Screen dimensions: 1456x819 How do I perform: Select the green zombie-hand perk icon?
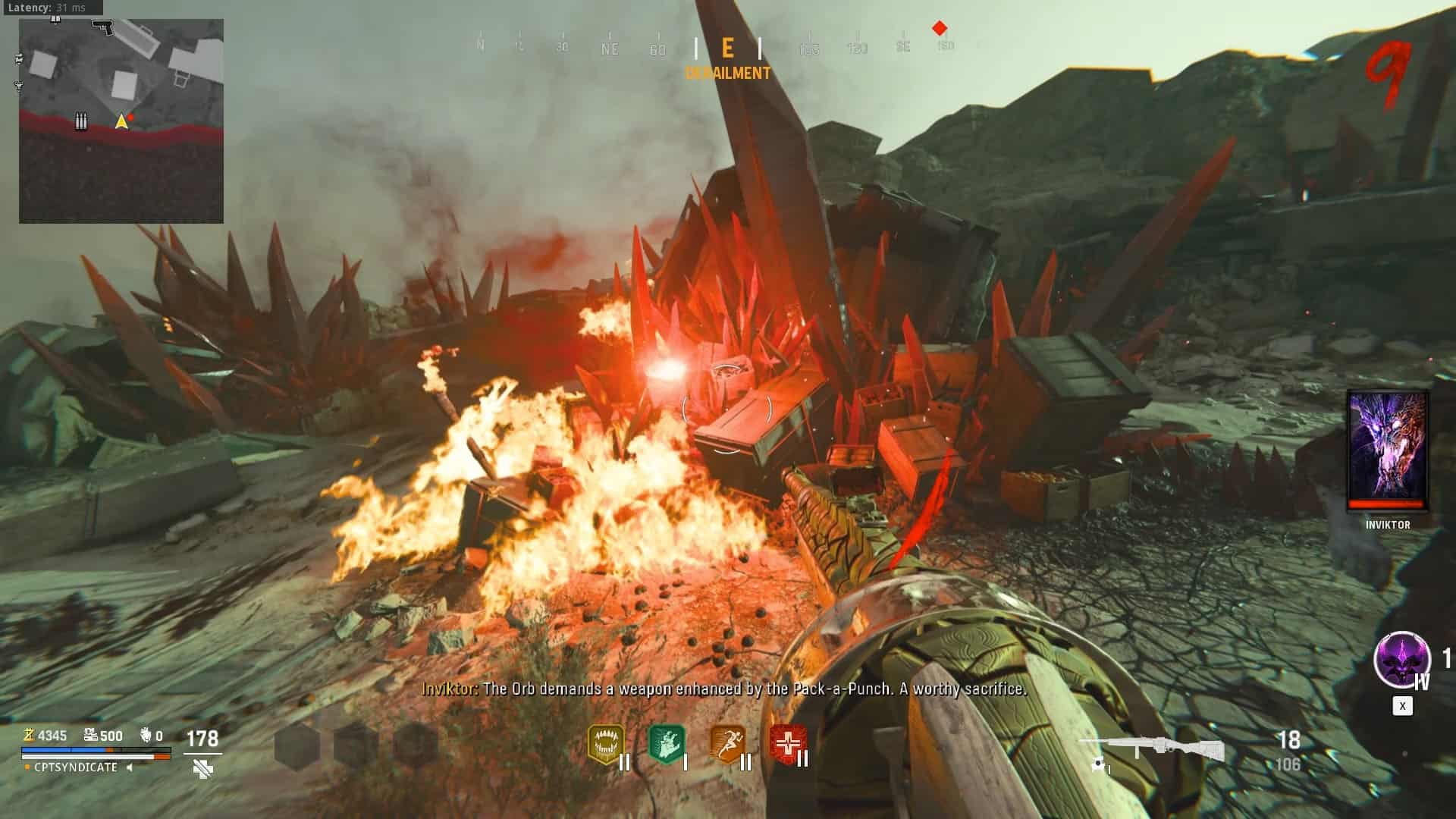click(667, 744)
